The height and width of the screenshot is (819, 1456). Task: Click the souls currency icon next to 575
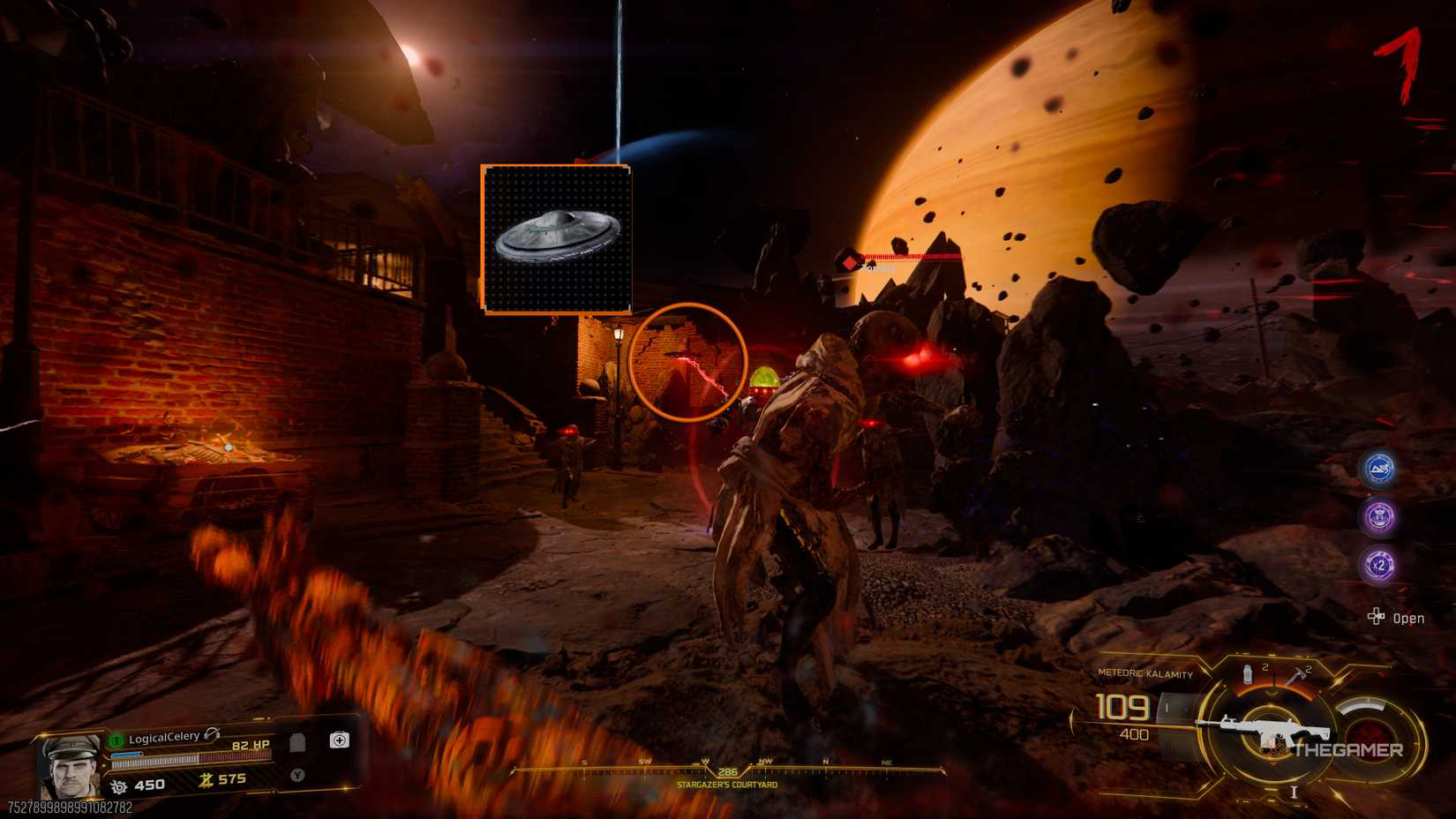pos(206,780)
